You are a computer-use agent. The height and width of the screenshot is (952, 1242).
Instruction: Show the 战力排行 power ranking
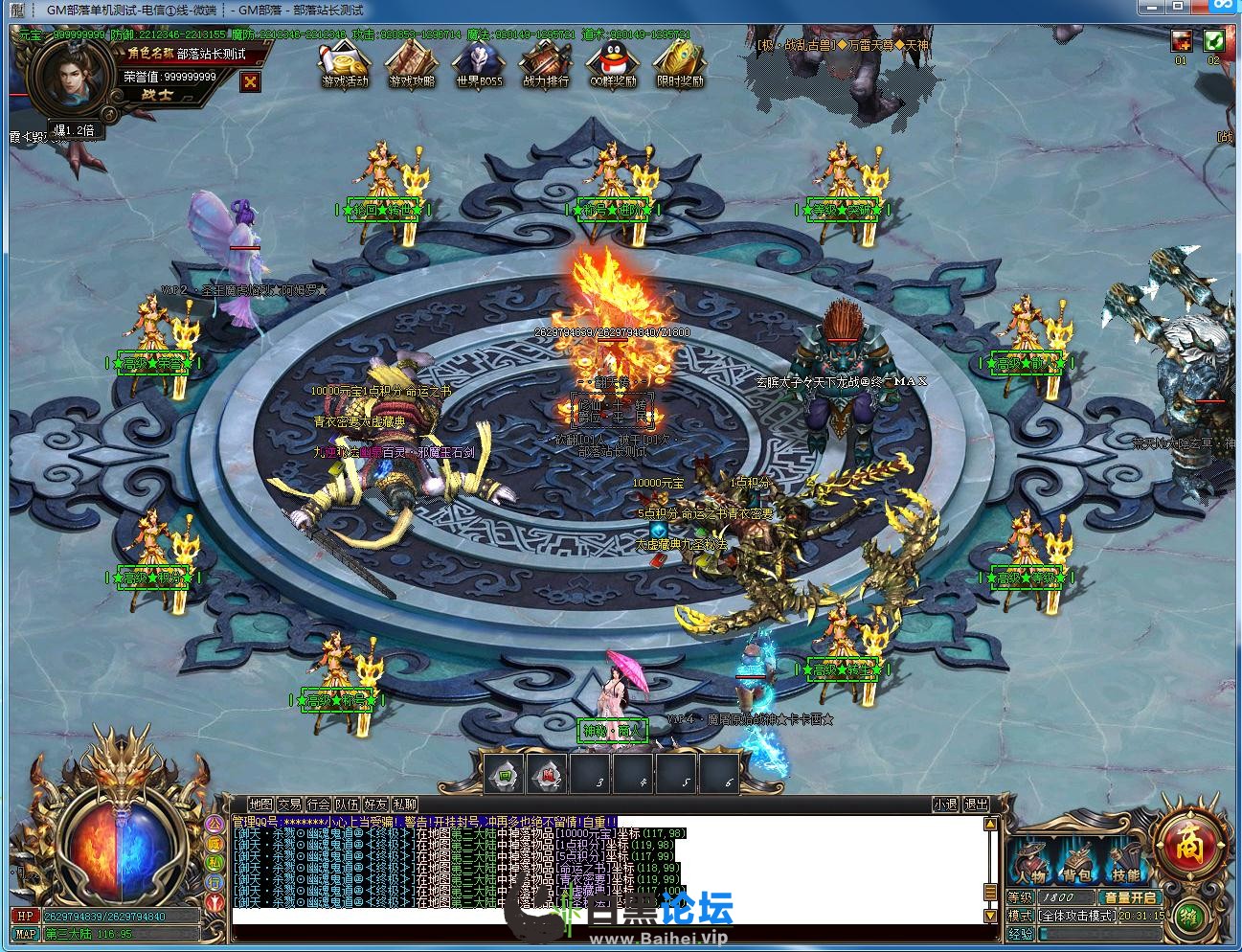point(546,63)
